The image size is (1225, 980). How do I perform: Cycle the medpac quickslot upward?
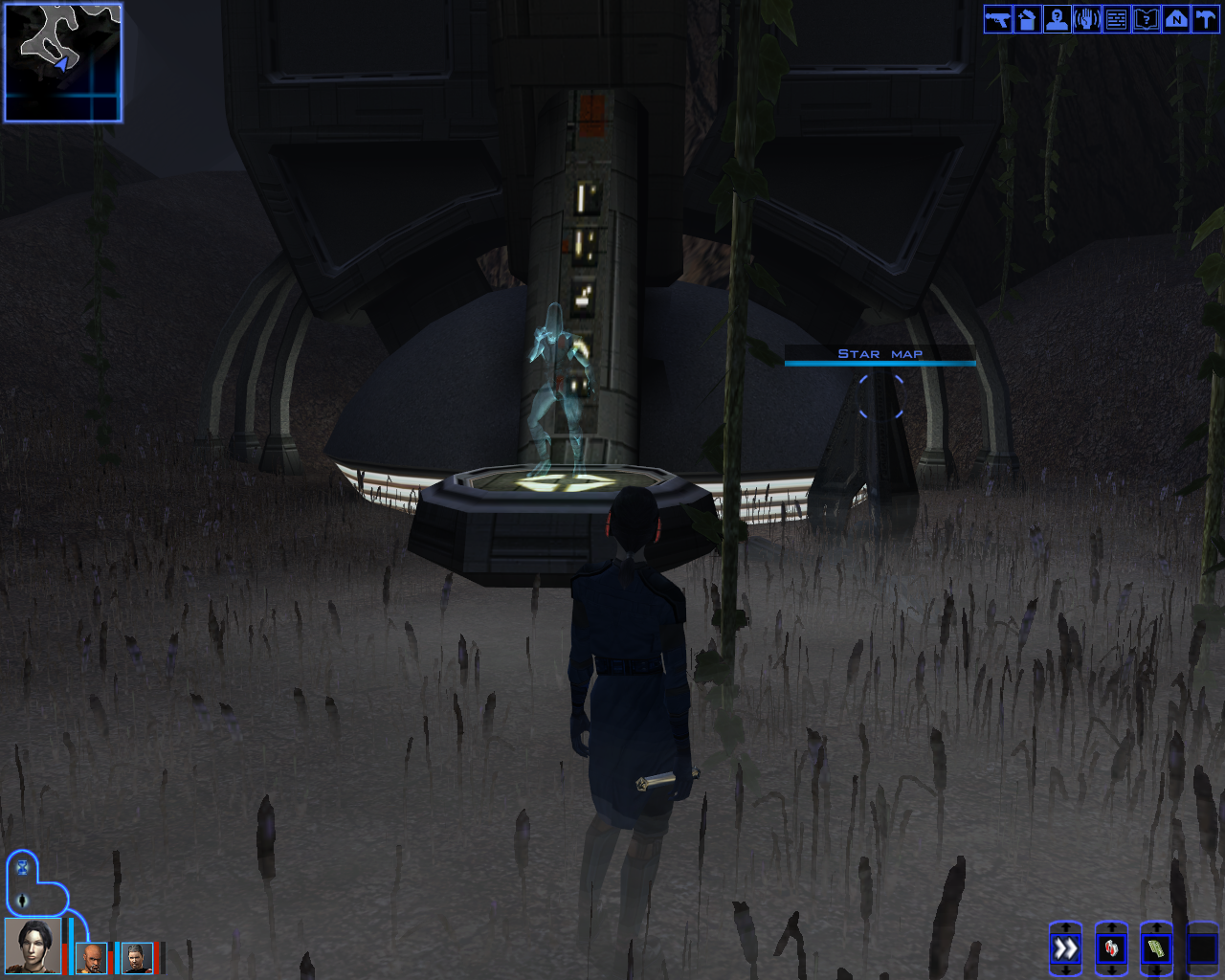click(x=1111, y=926)
